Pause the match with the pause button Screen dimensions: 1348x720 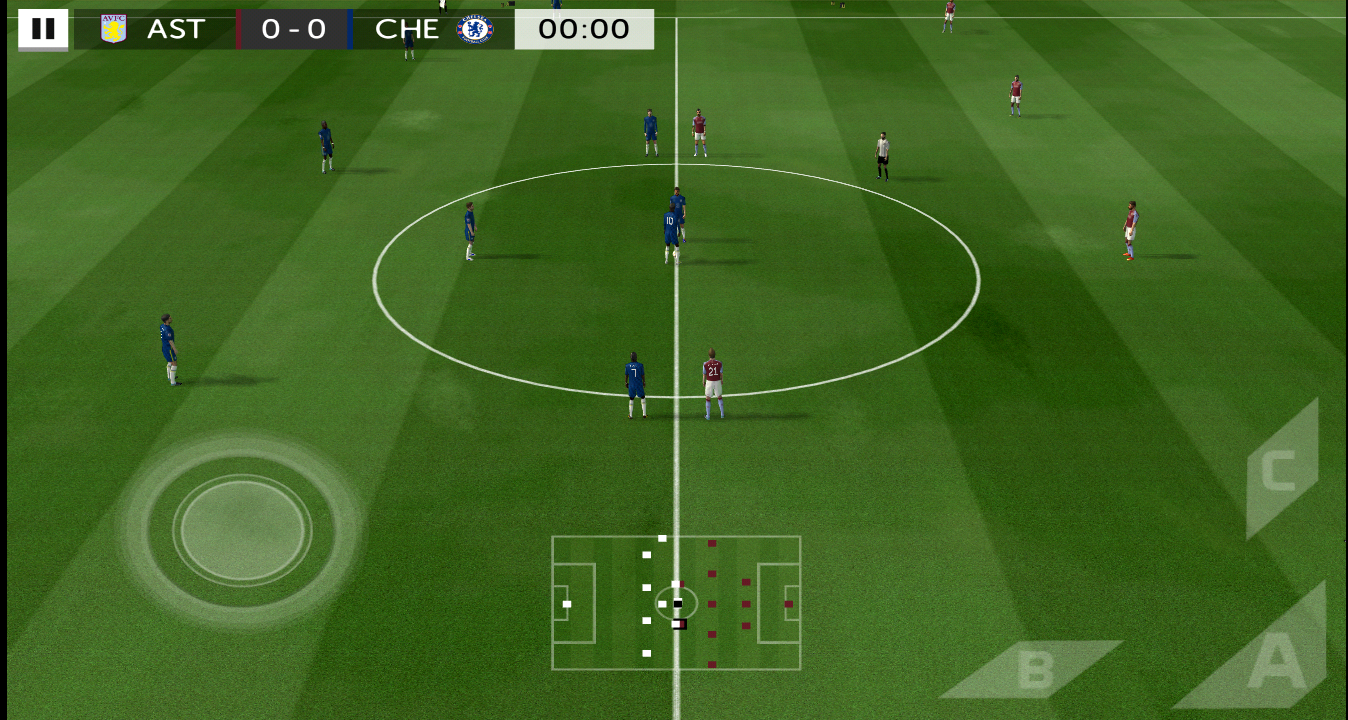click(x=43, y=29)
